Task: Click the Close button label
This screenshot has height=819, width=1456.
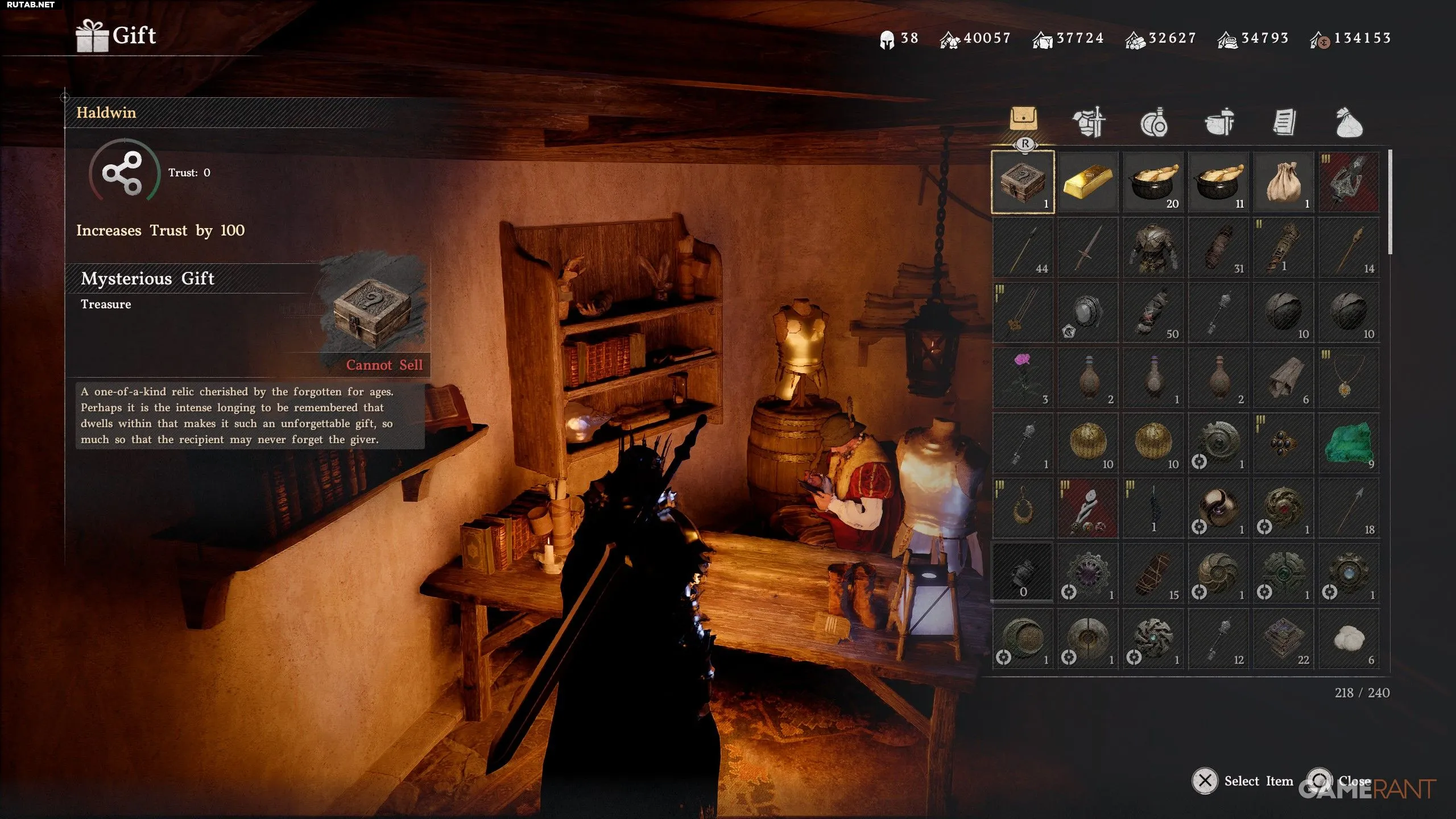Action: (x=1354, y=781)
